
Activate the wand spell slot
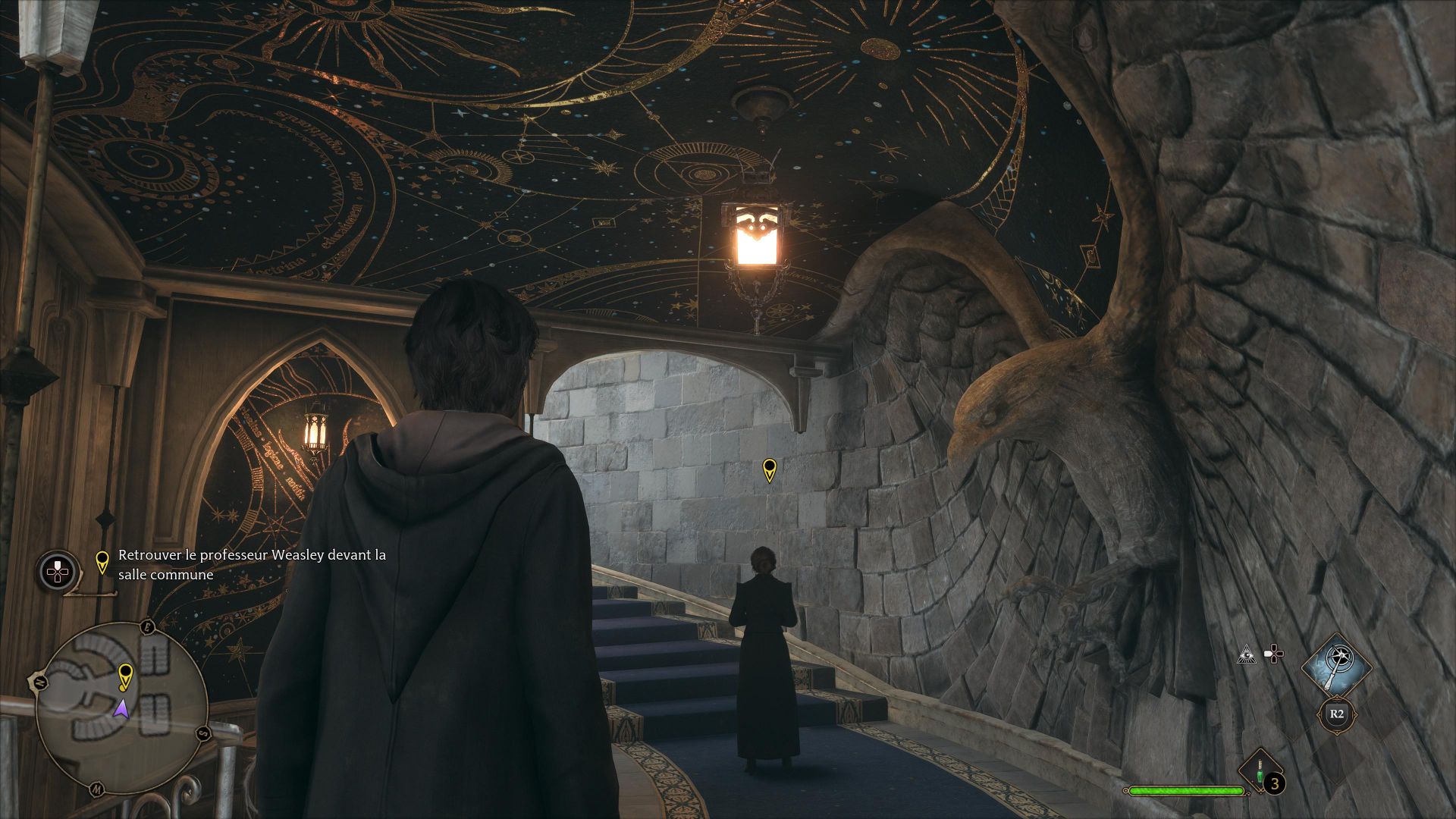[x=1336, y=668]
